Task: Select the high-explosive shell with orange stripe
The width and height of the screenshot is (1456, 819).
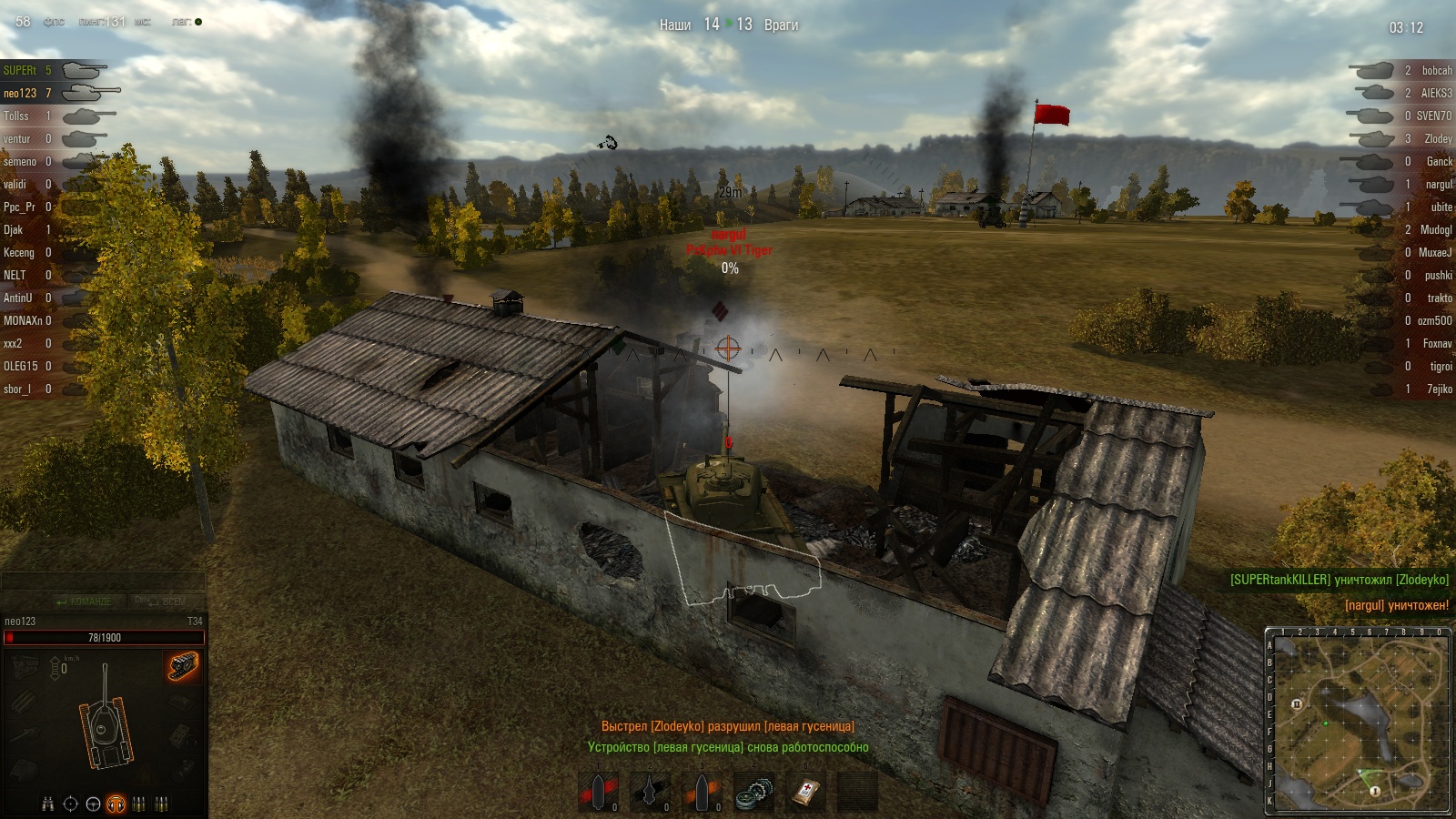Action: click(702, 792)
